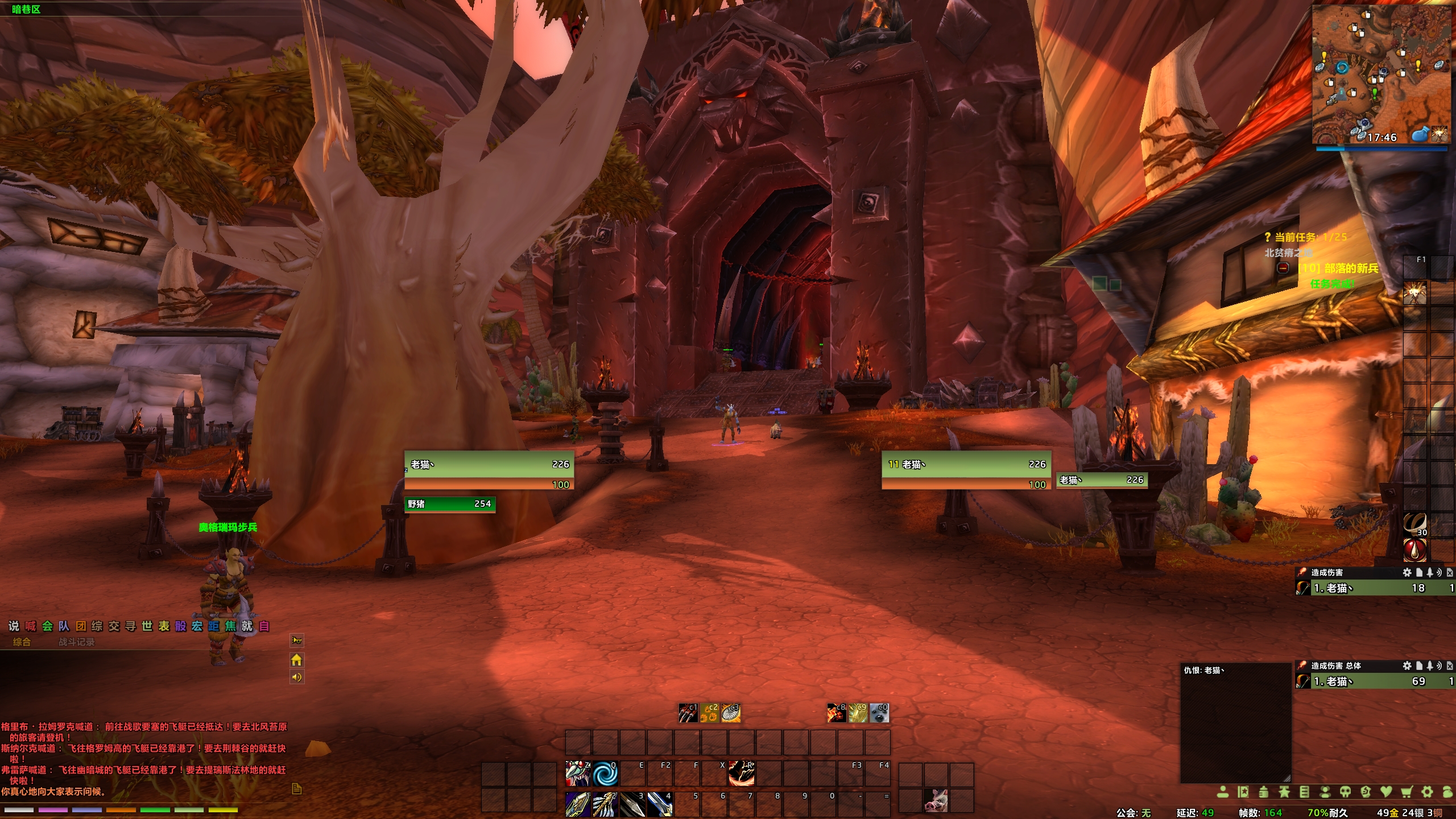Open the heart icon in micro menu

pos(1386,792)
